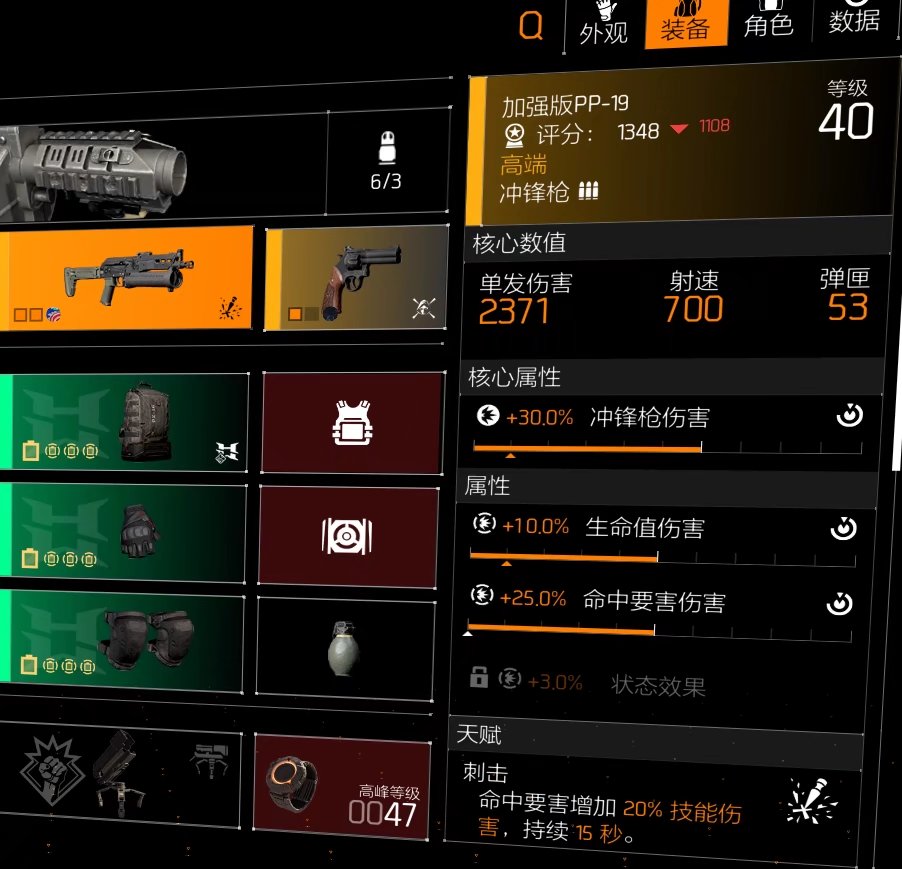Select the grenade slot
Image resolution: width=902 pixels, height=869 pixels.
click(346, 646)
